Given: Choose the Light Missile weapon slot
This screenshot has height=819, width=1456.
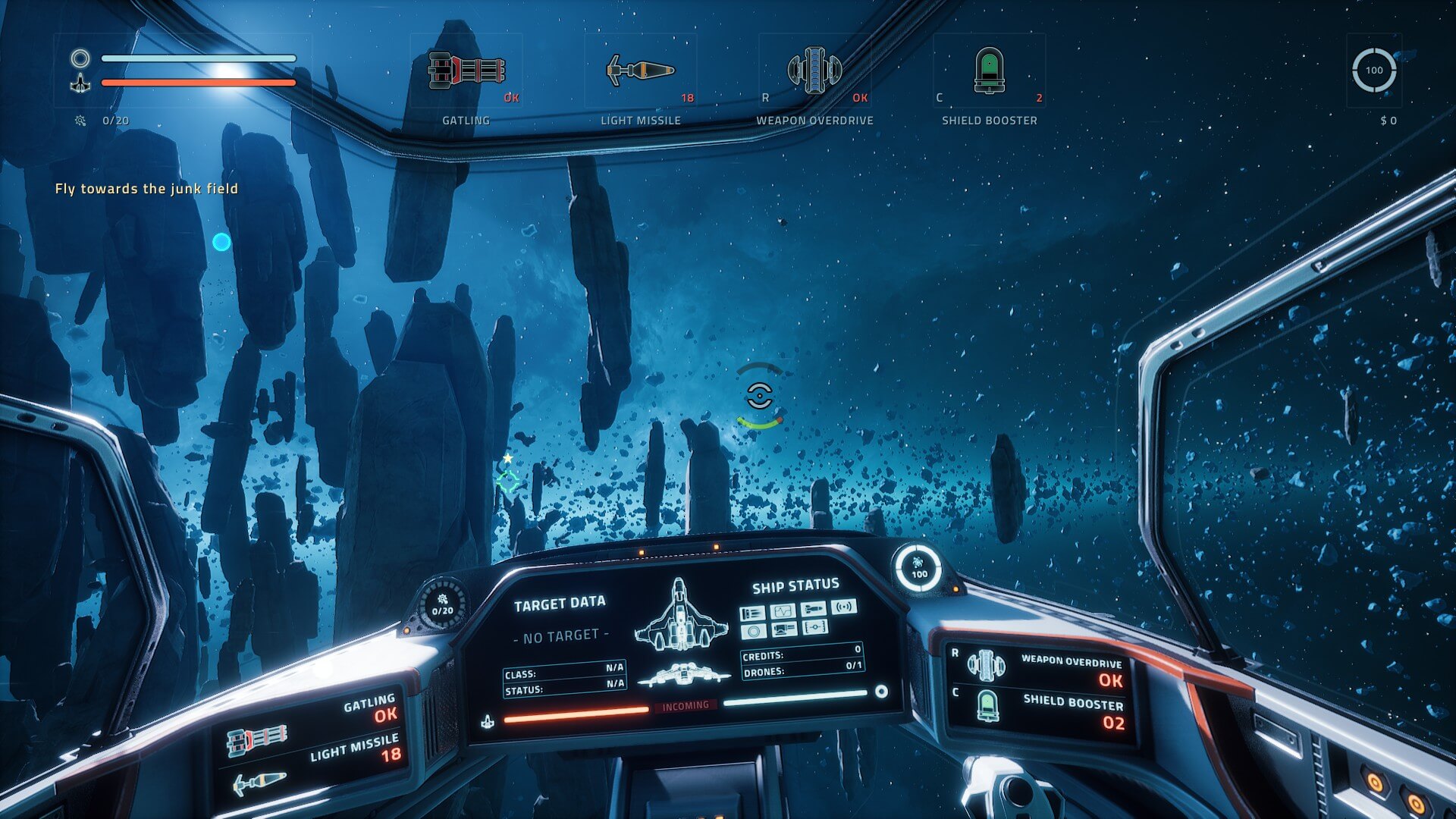Looking at the screenshot, I should pos(640,71).
